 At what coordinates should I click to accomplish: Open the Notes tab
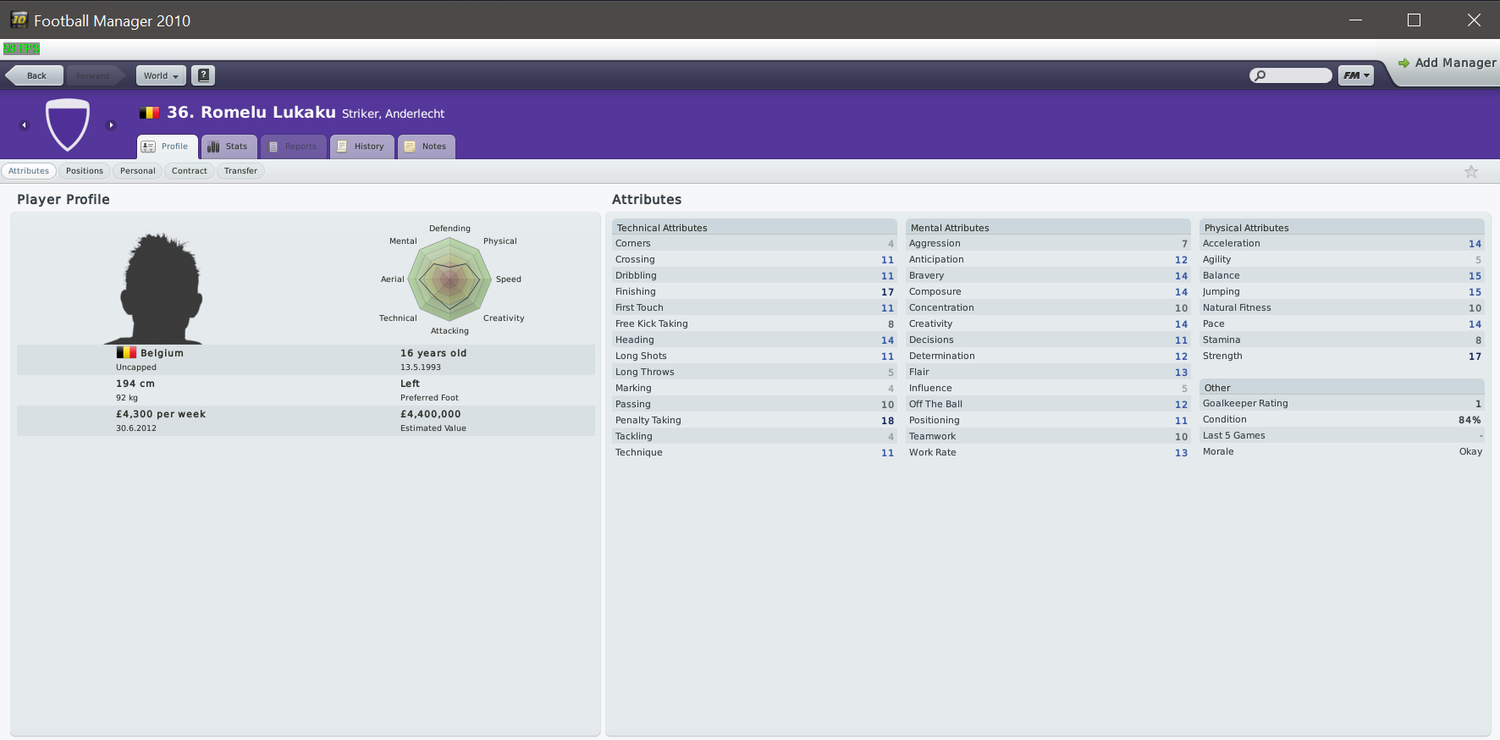[x=426, y=147]
